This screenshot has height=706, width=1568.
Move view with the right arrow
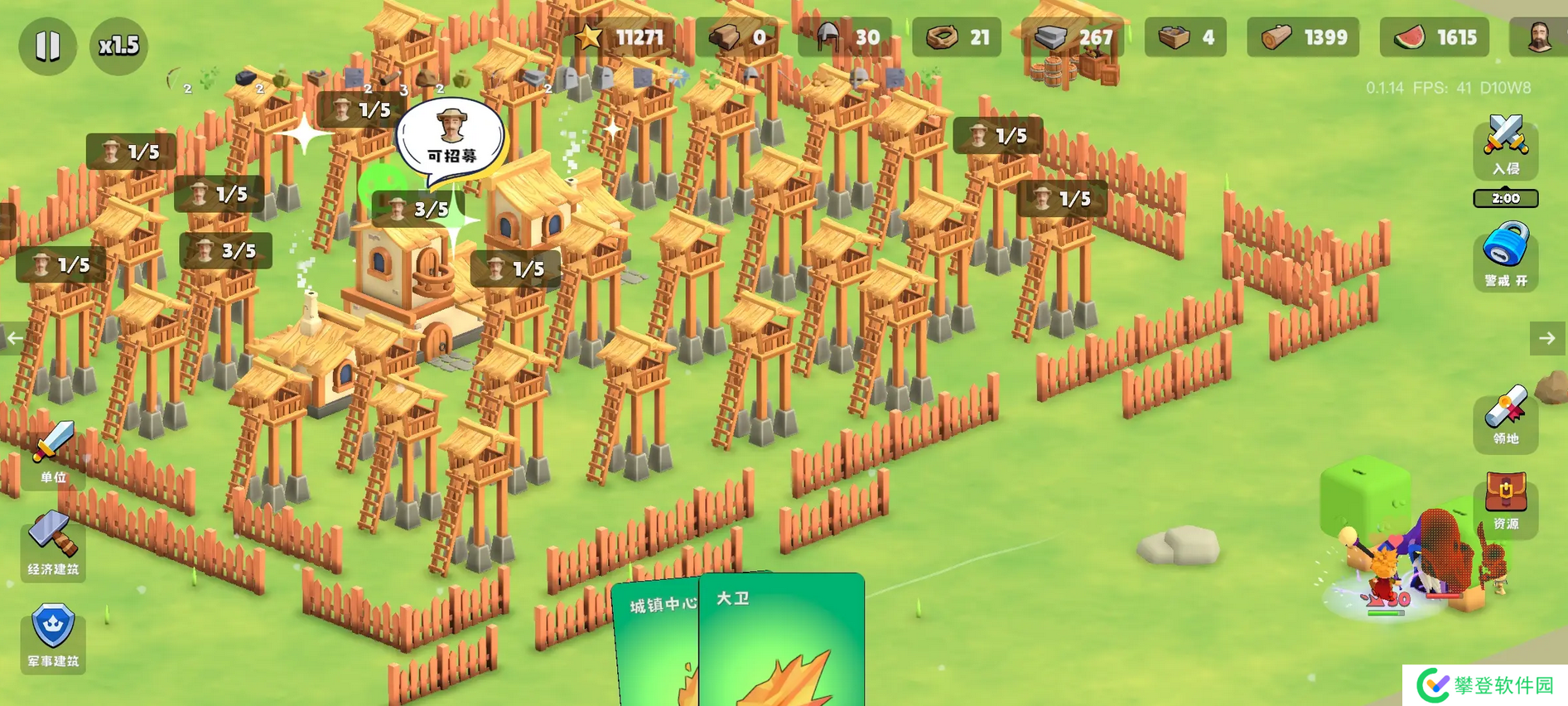(1546, 338)
